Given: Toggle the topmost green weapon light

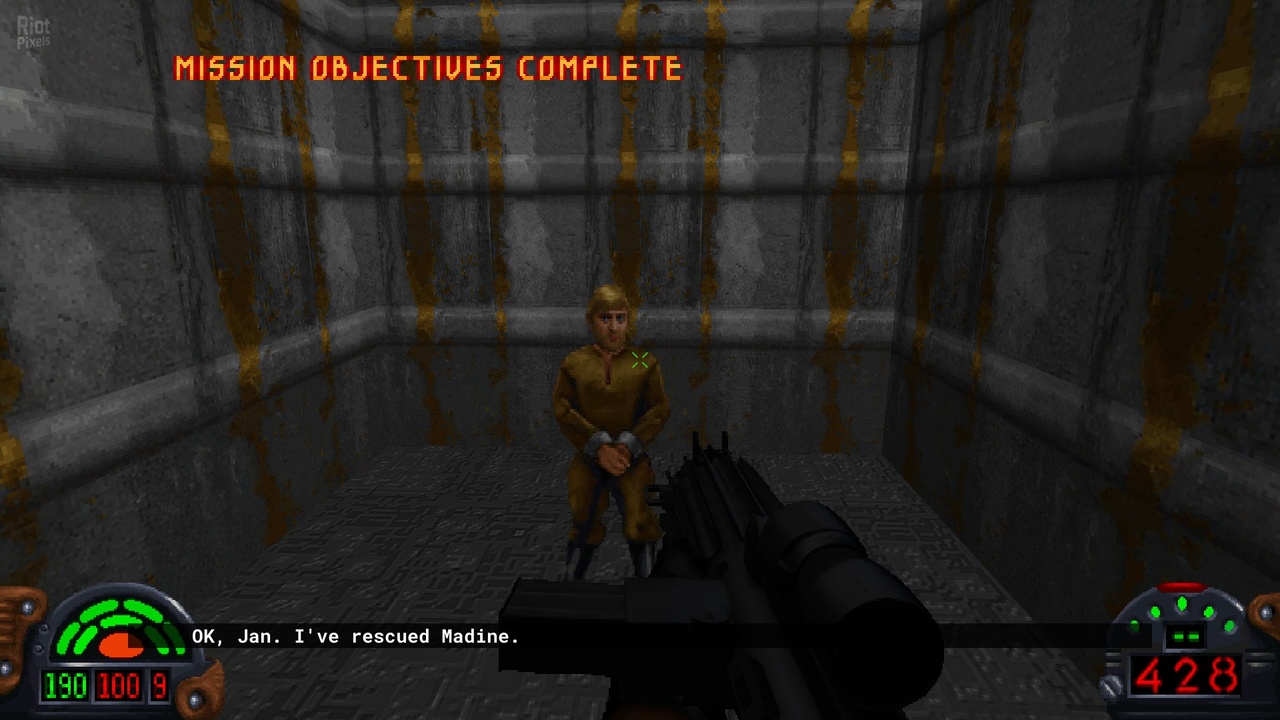Looking at the screenshot, I should click(1182, 603).
